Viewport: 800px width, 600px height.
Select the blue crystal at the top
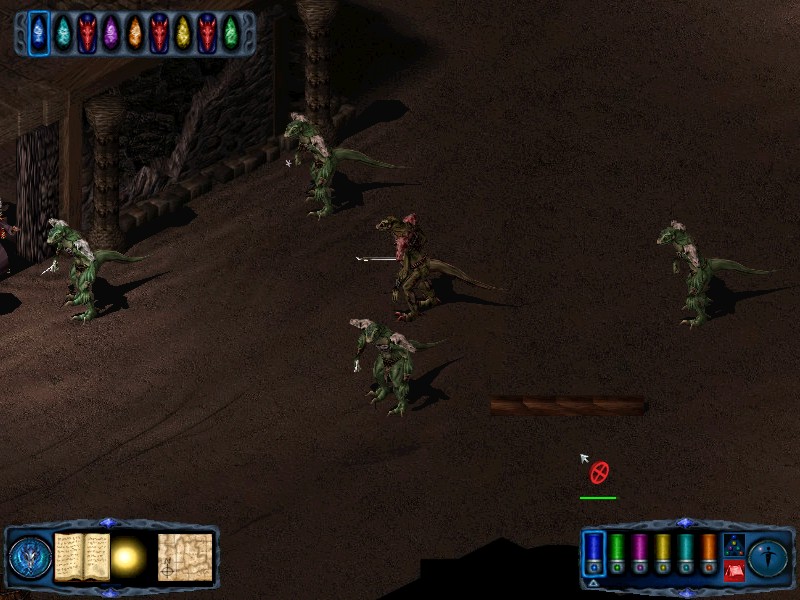[39, 33]
